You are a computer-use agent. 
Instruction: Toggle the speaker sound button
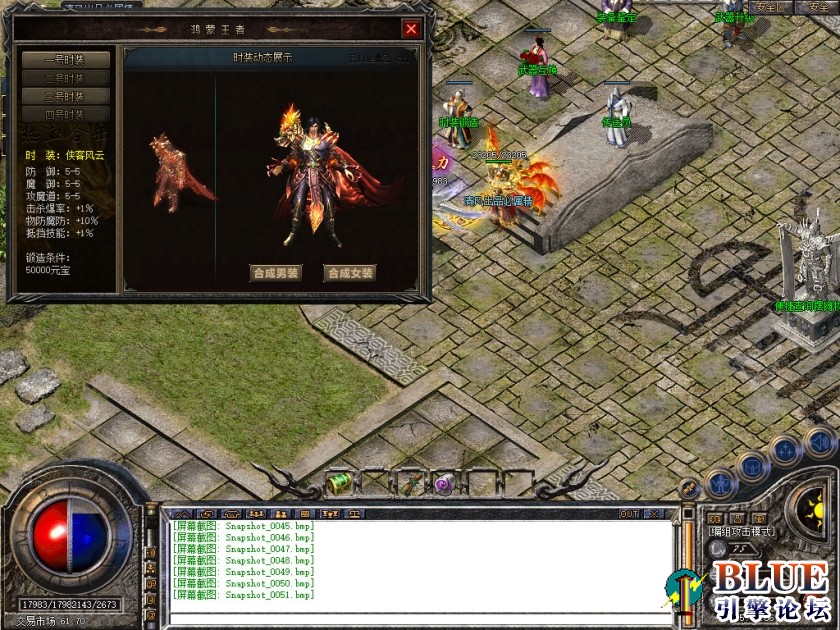(819, 441)
